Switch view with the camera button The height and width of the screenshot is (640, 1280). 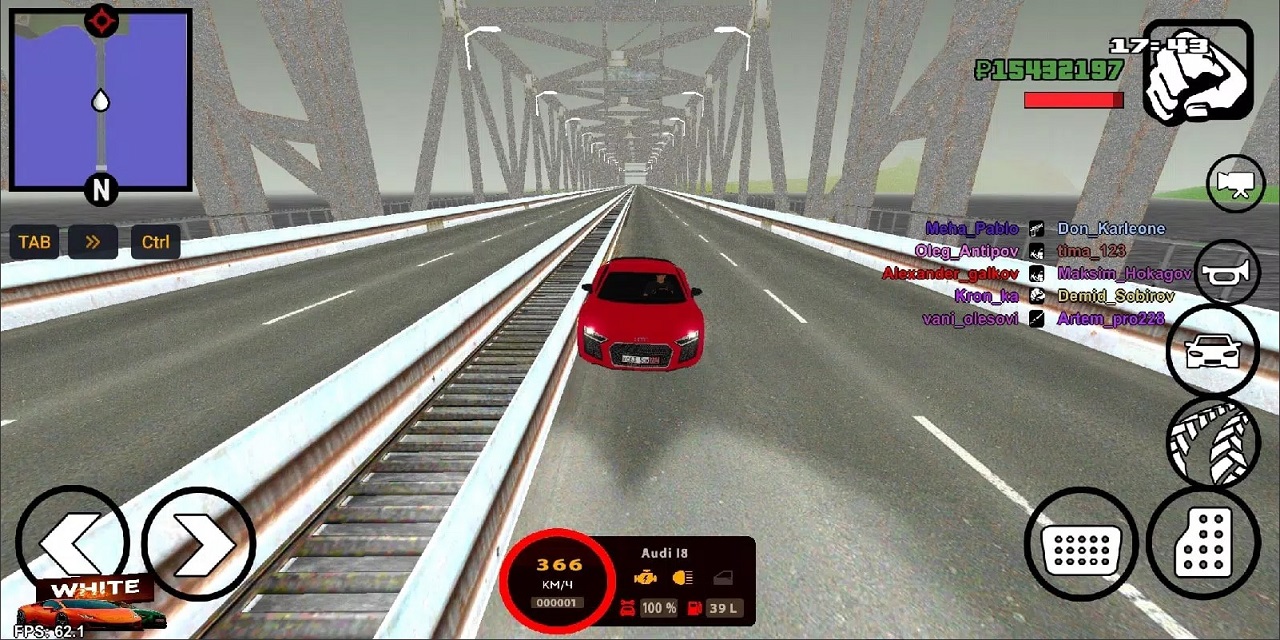click(1236, 185)
